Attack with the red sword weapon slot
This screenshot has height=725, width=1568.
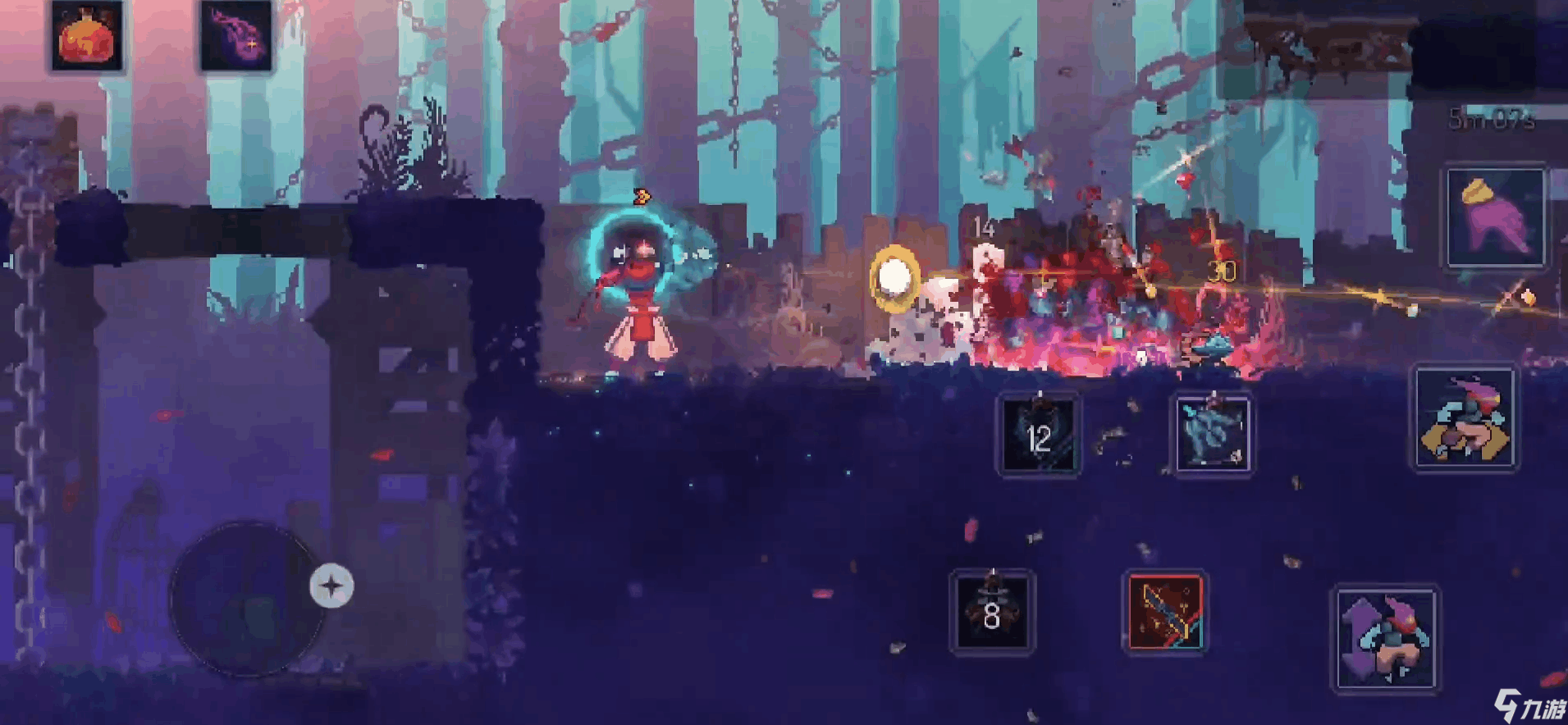(1164, 612)
